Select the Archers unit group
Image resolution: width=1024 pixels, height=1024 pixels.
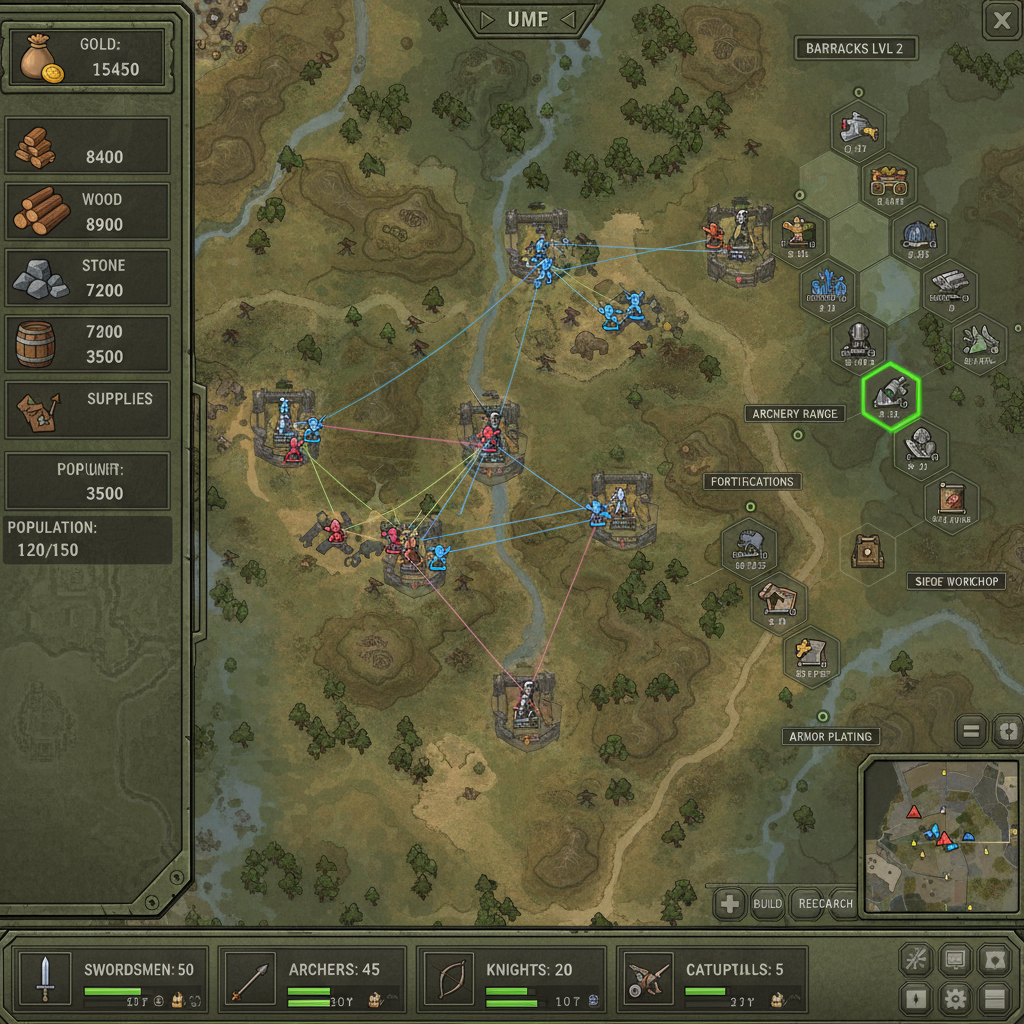312,978
